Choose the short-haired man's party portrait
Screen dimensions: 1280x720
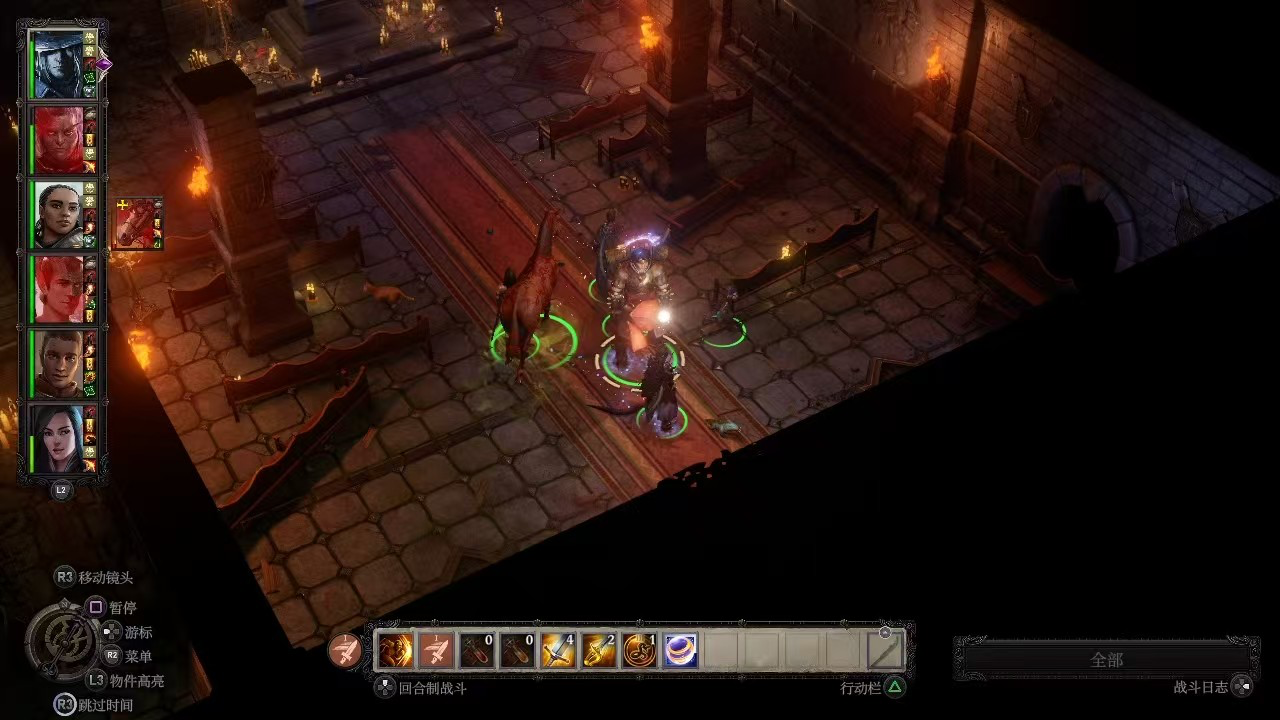(x=58, y=364)
